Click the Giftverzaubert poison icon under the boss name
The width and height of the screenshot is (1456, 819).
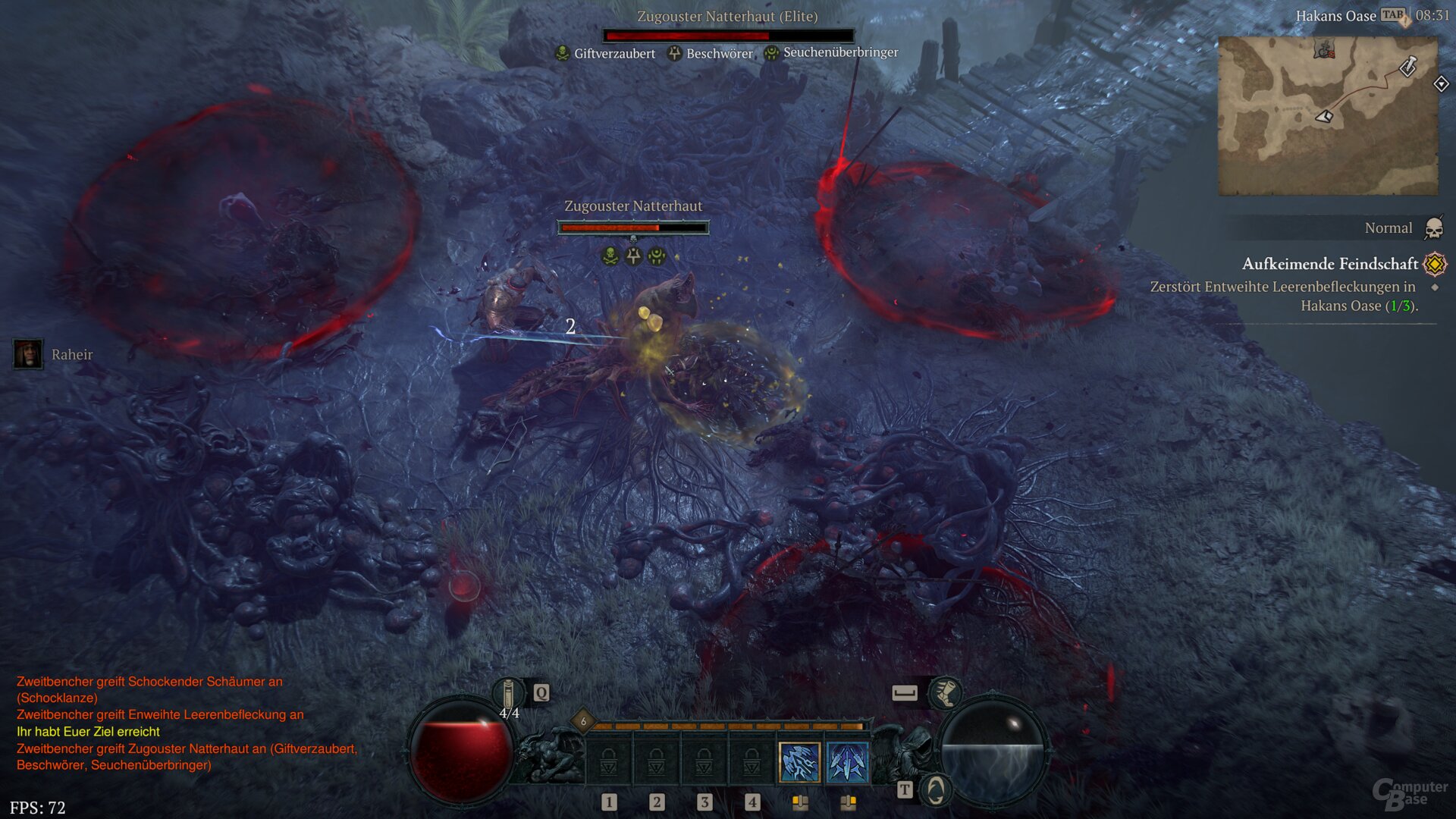pyautogui.click(x=563, y=53)
